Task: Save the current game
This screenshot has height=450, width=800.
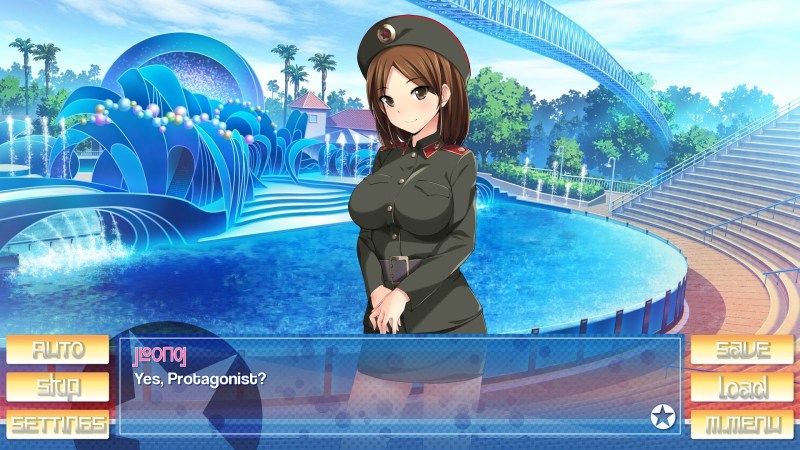Action: [741, 350]
